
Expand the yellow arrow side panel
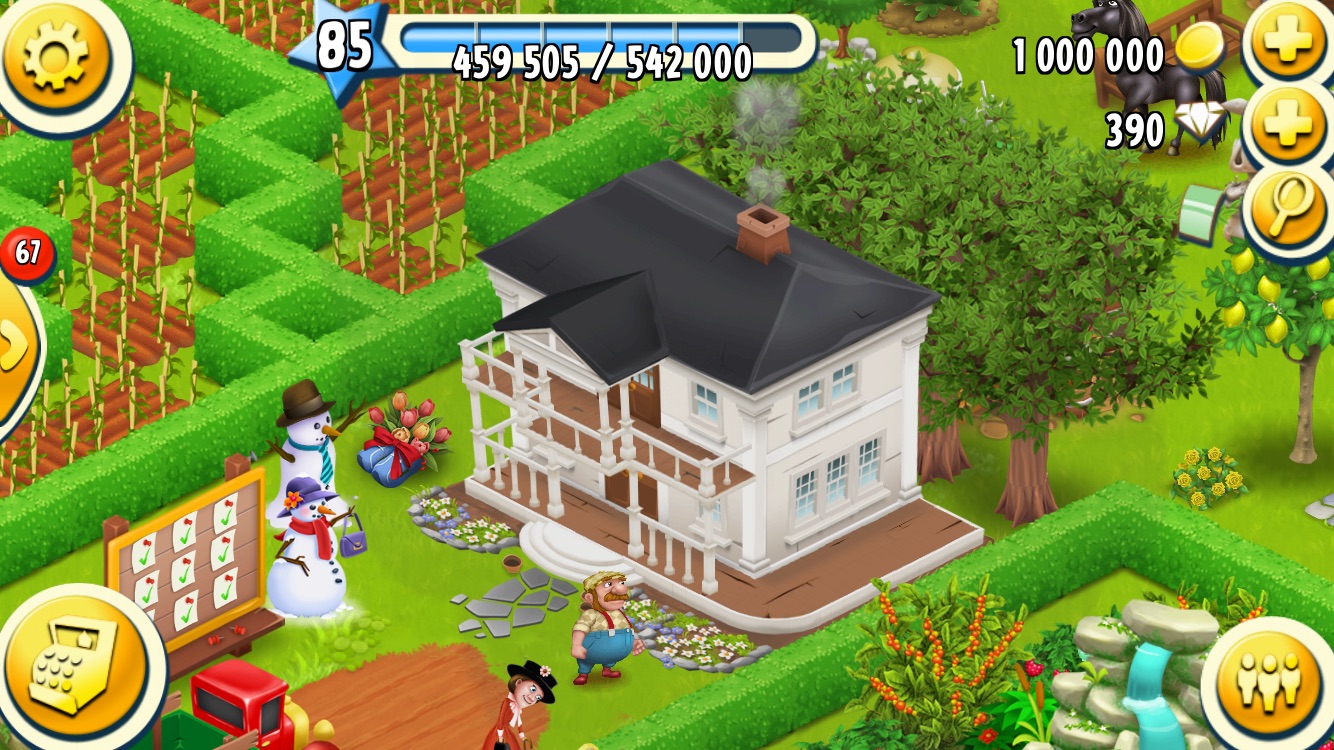pyautogui.click(x=14, y=347)
